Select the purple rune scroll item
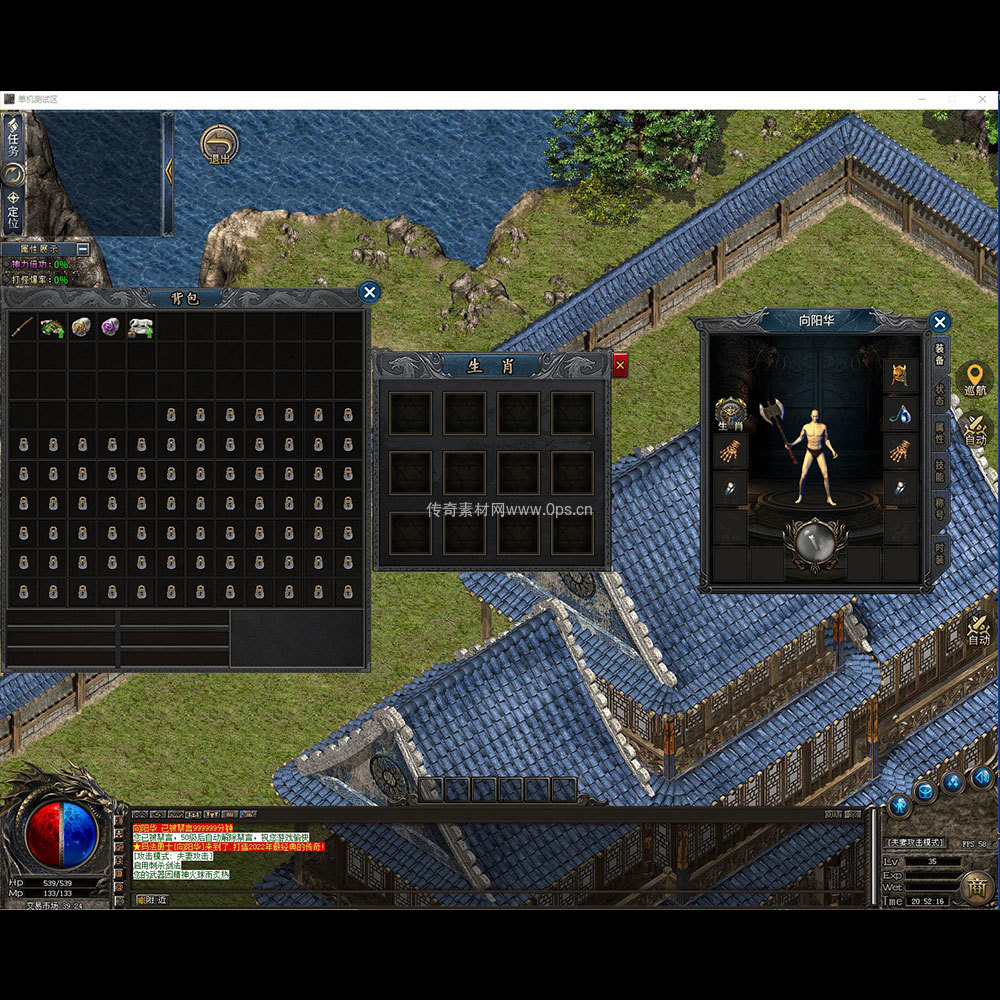Screen dimensions: 1000x1000 tap(111, 327)
